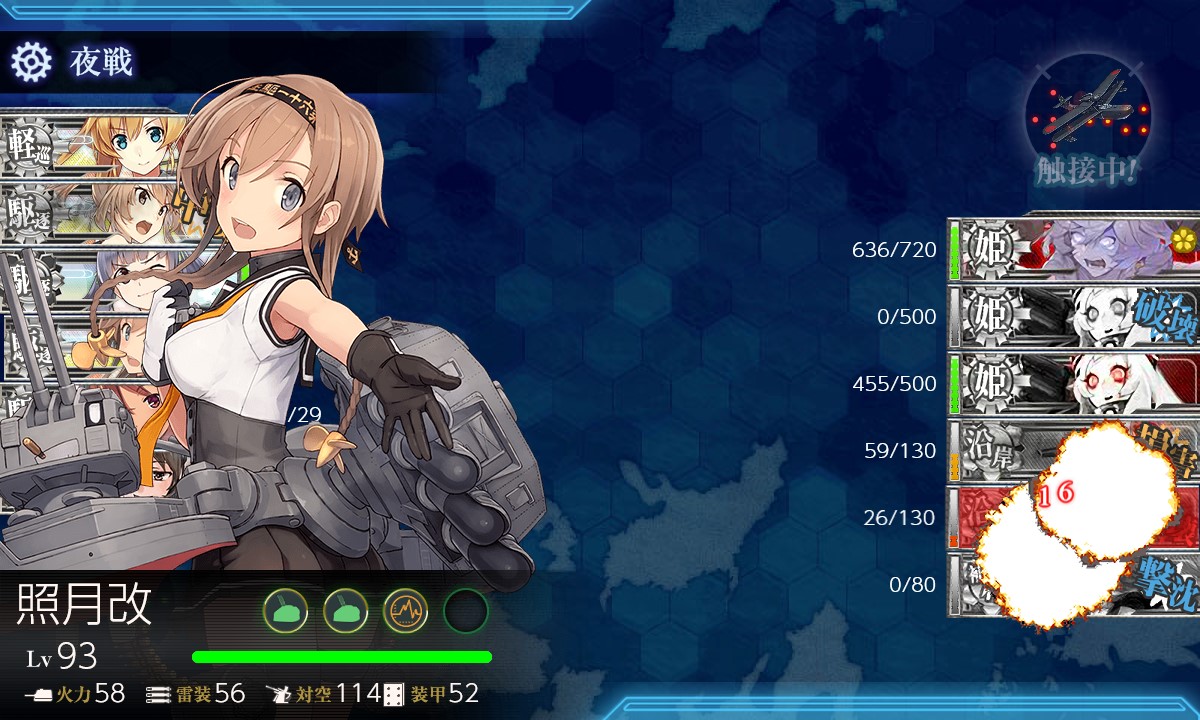This screenshot has height=720, width=1200.
Task: Click the gear icon beside 夜戦
Action: (31, 63)
